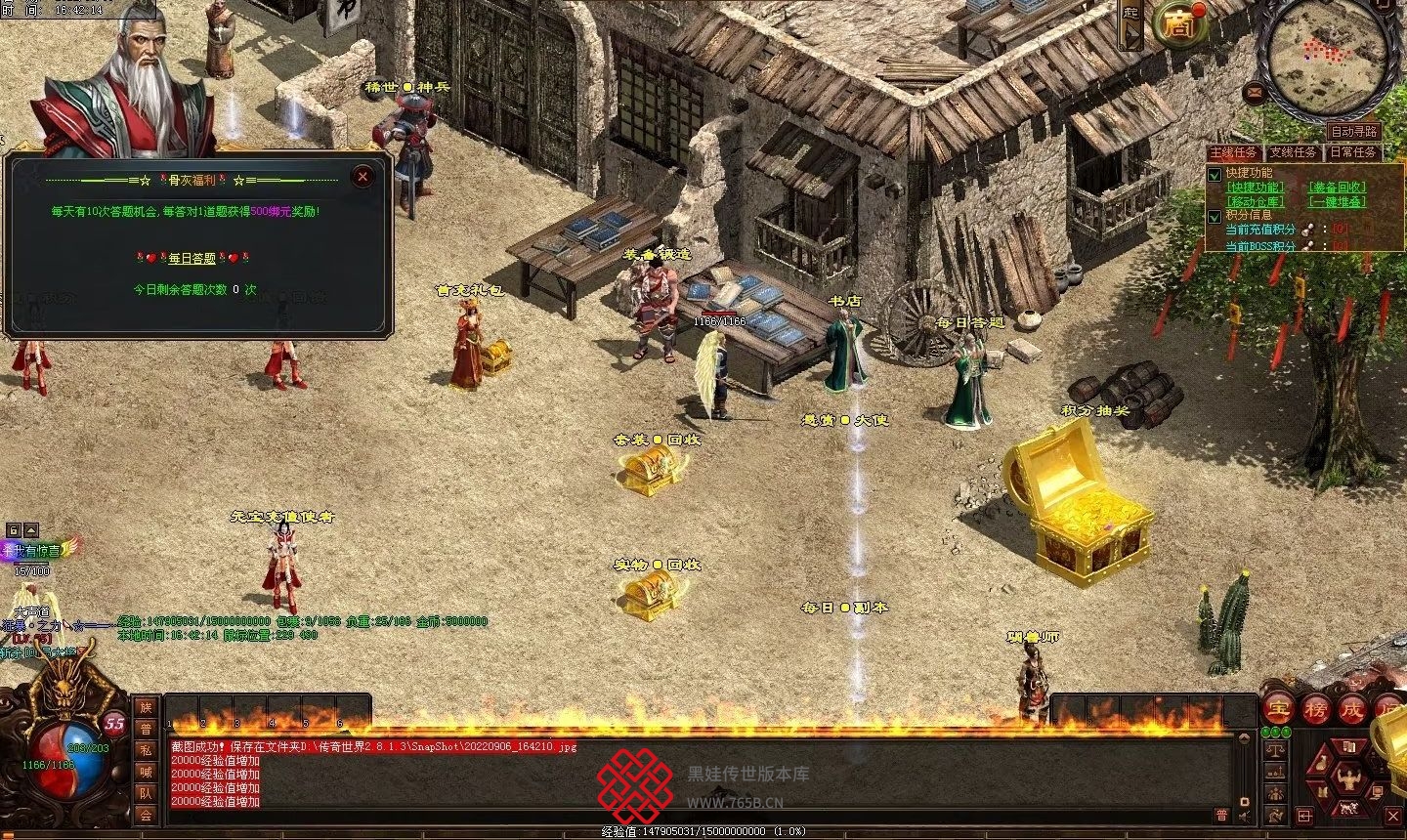This screenshot has width=1407, height=840.
Task: Select the 私 private chat channel
Action: coord(146,750)
